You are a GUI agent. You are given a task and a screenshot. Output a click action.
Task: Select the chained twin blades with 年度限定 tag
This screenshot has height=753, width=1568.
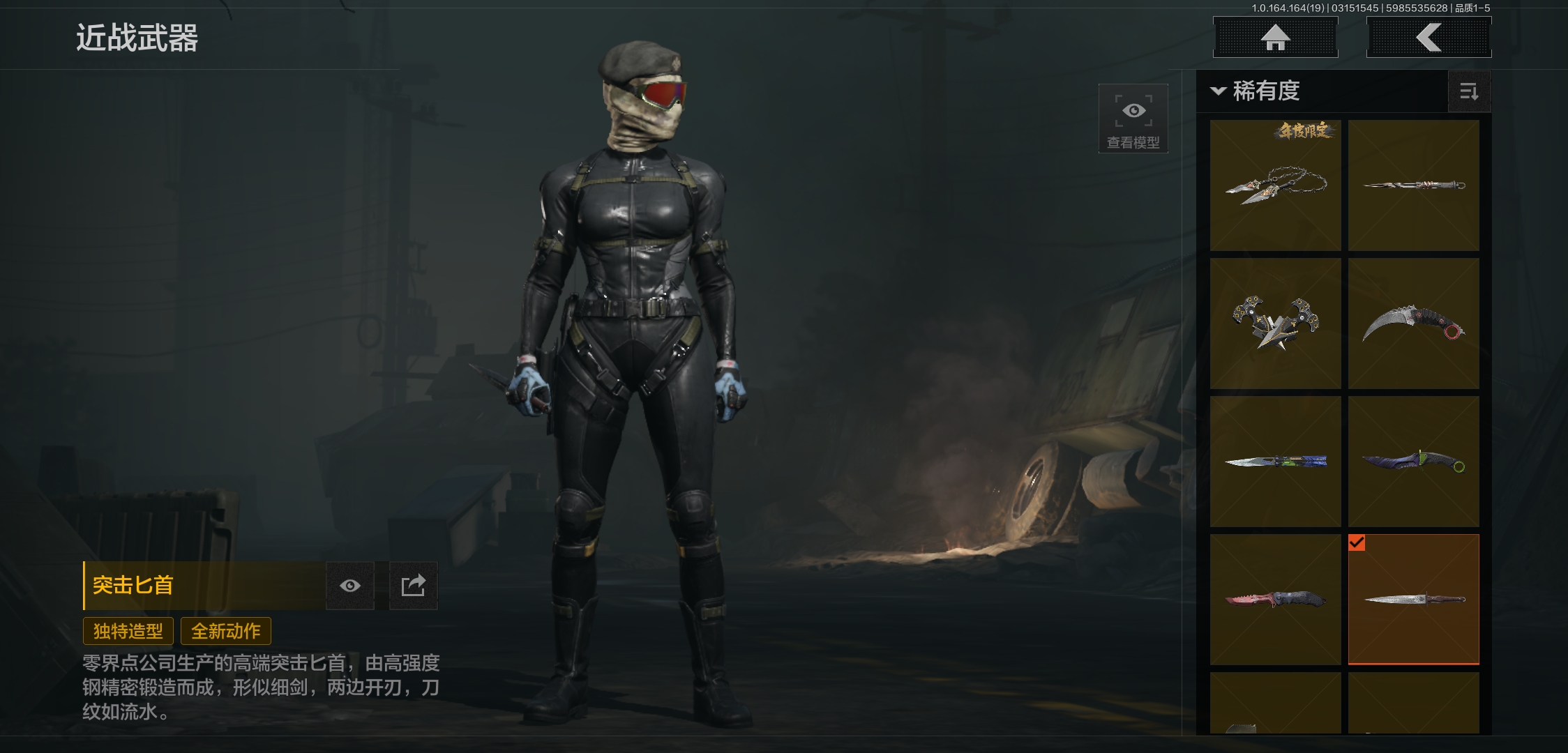1275,185
